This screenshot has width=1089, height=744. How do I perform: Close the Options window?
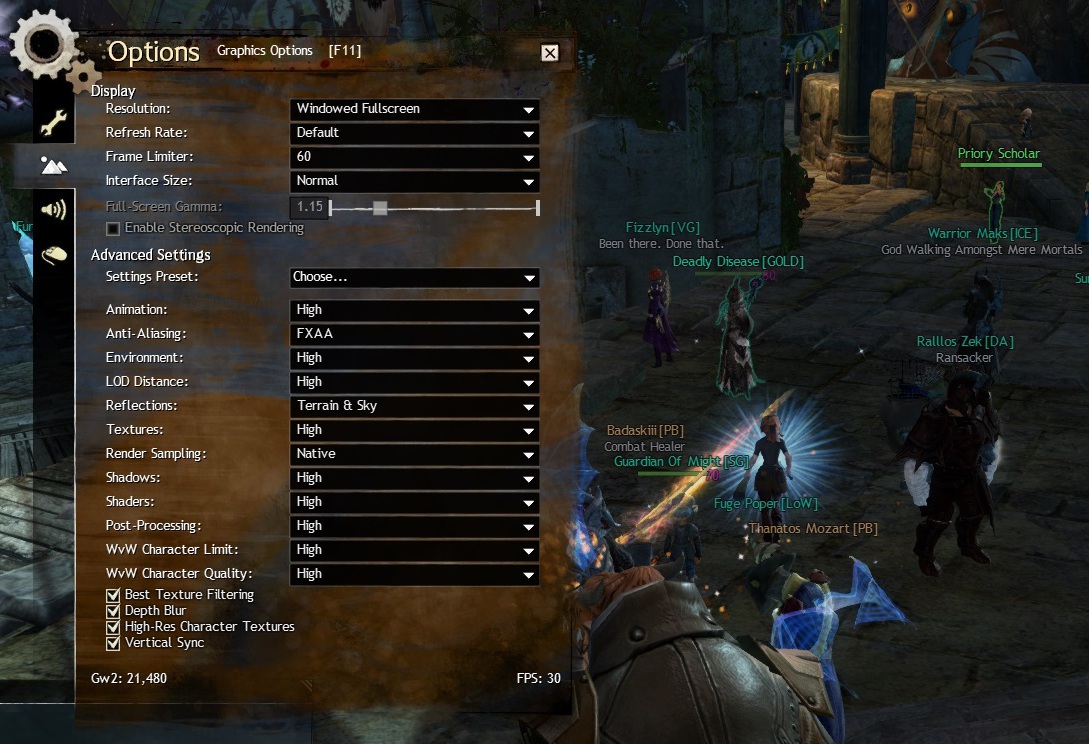[550, 53]
